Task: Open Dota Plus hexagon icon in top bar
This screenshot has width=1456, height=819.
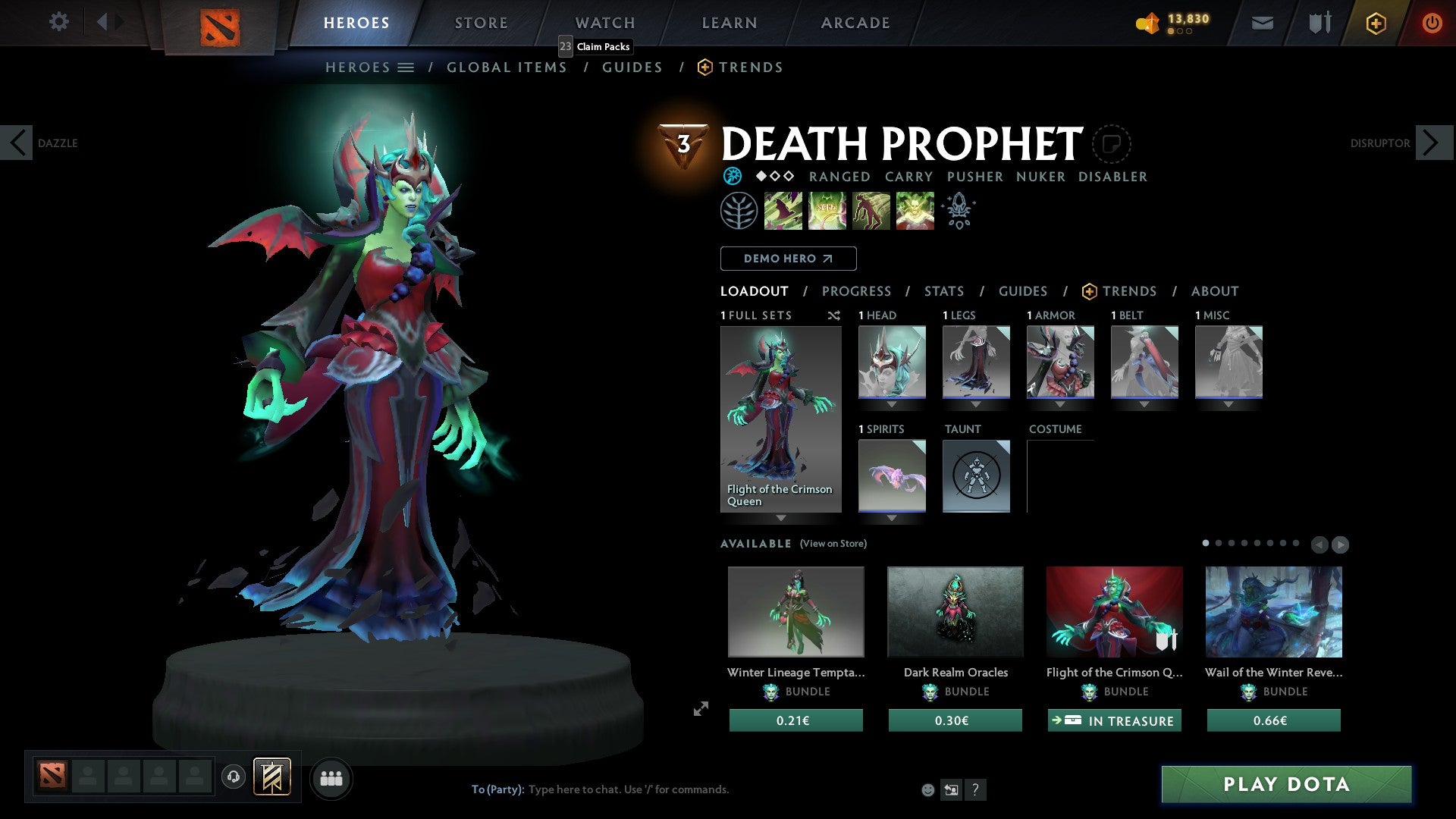Action: 1375,23
